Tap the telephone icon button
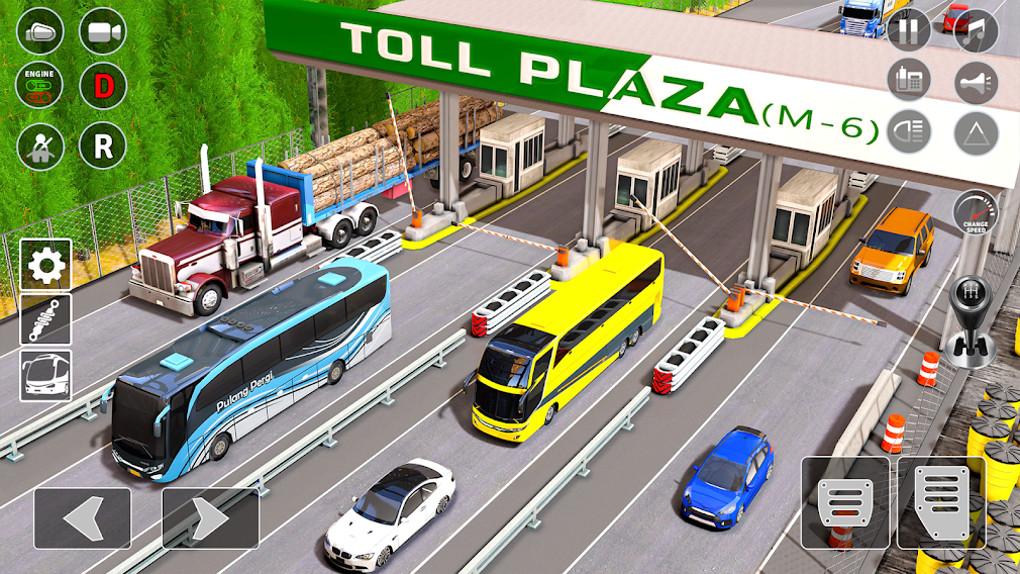This screenshot has height=574, width=1020. pyautogui.click(x=908, y=83)
